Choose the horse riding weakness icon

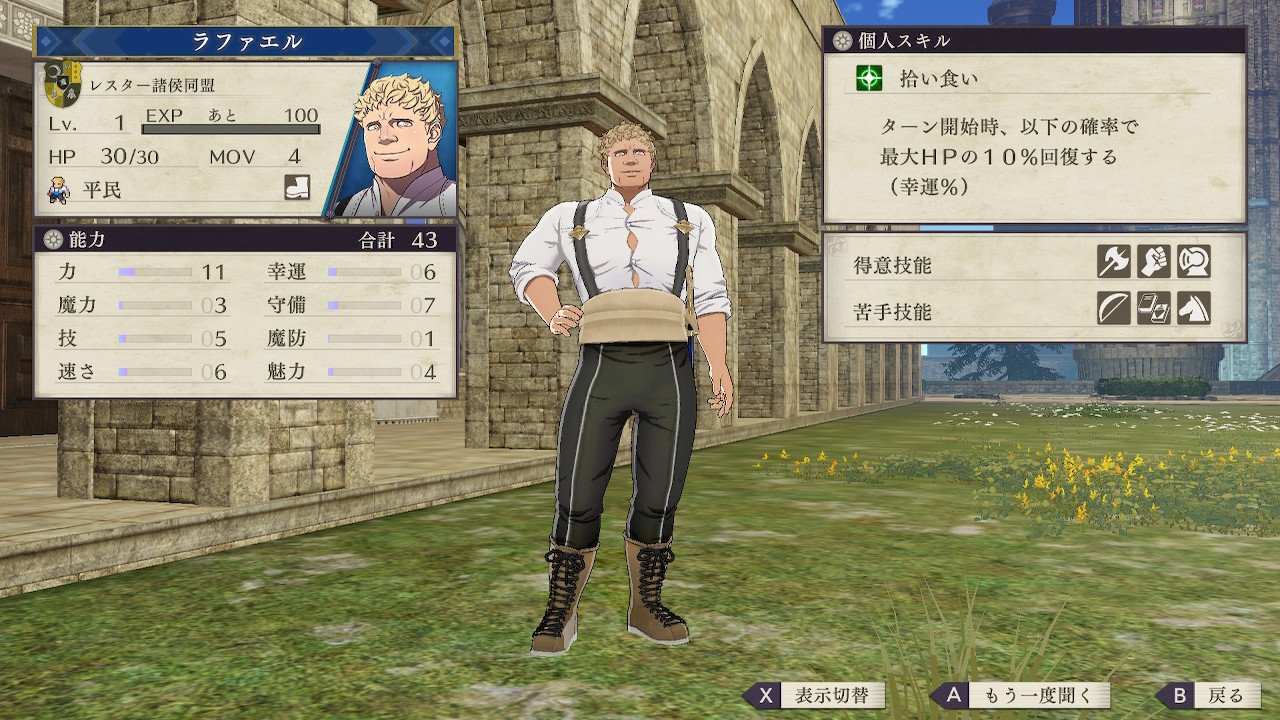pos(1194,308)
